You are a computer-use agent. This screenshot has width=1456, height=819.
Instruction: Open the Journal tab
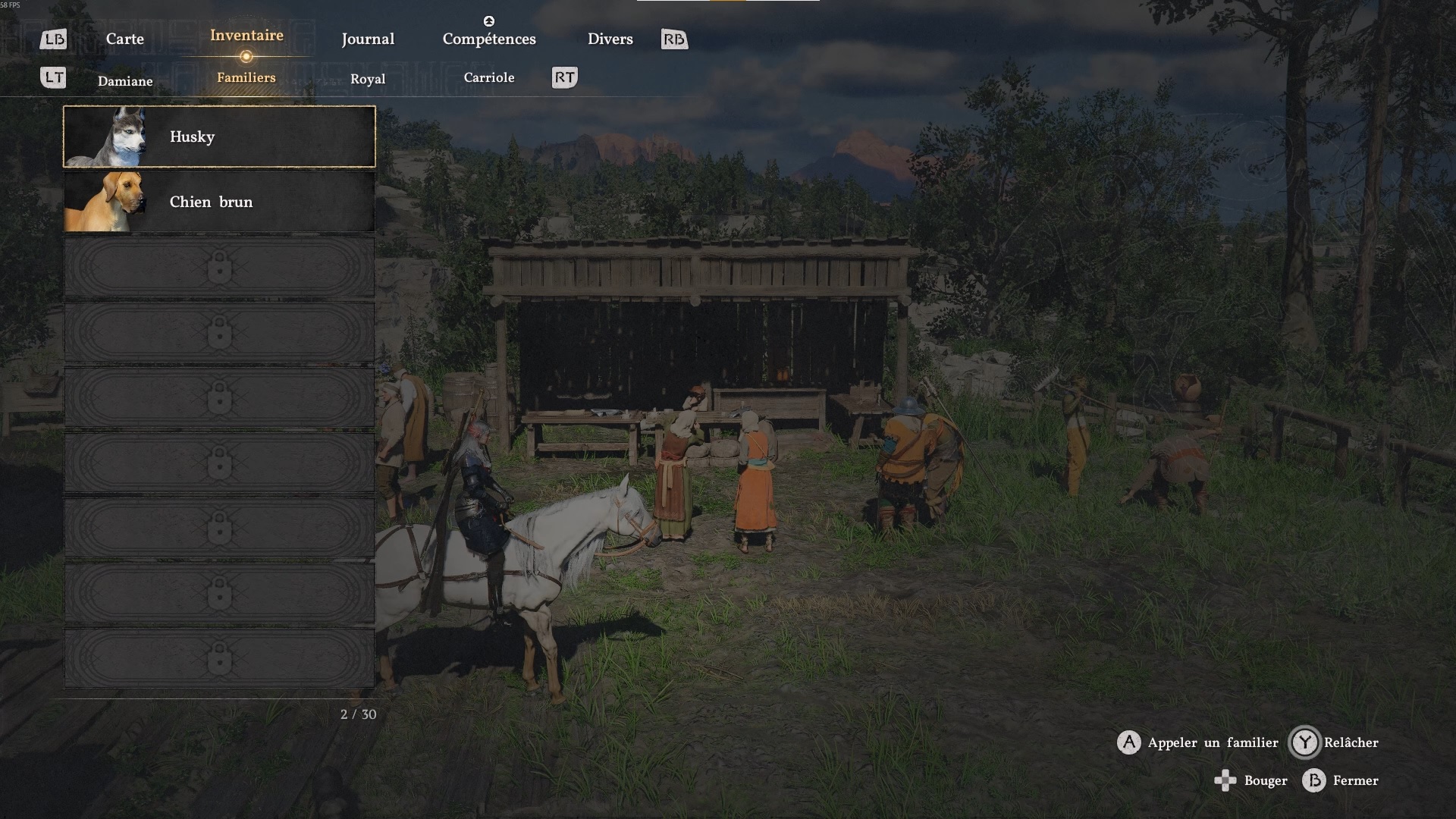(368, 39)
